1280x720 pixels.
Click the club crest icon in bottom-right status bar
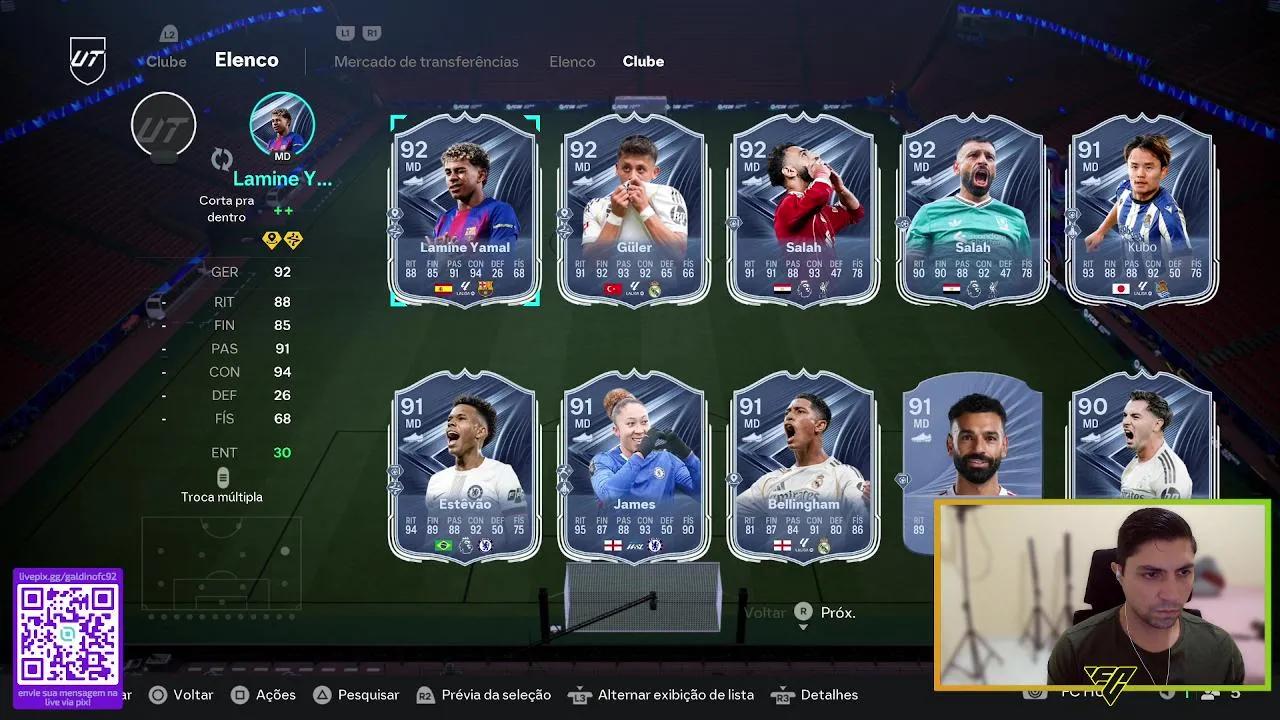(1035, 692)
